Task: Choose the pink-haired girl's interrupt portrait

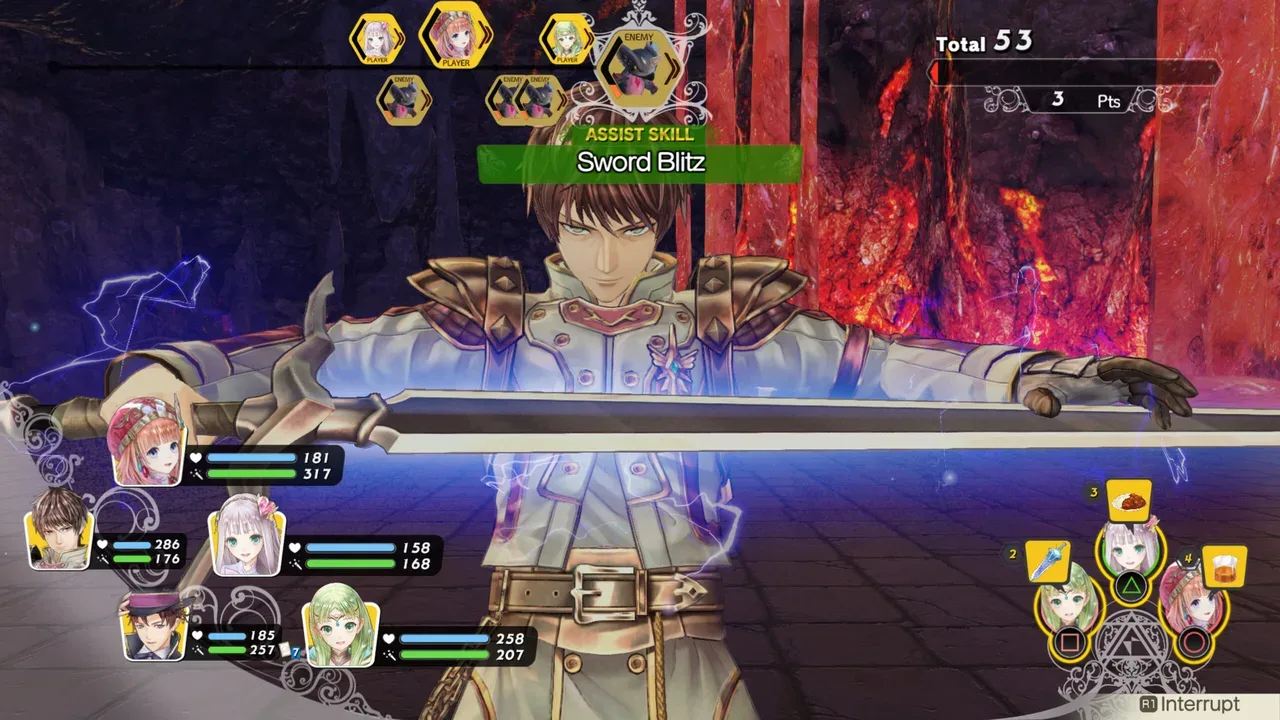Action: (x=1190, y=604)
